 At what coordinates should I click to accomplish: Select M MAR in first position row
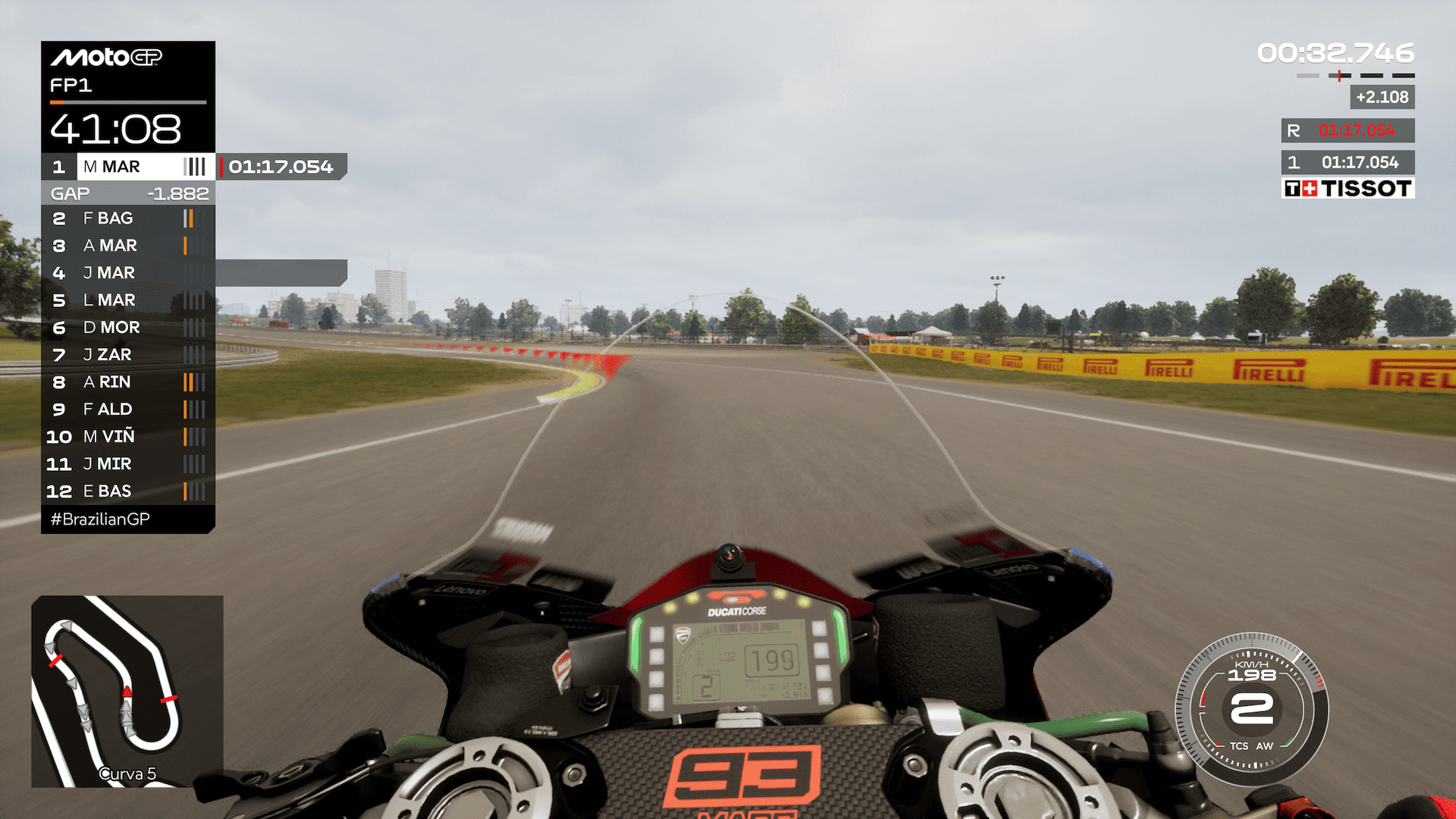127,167
